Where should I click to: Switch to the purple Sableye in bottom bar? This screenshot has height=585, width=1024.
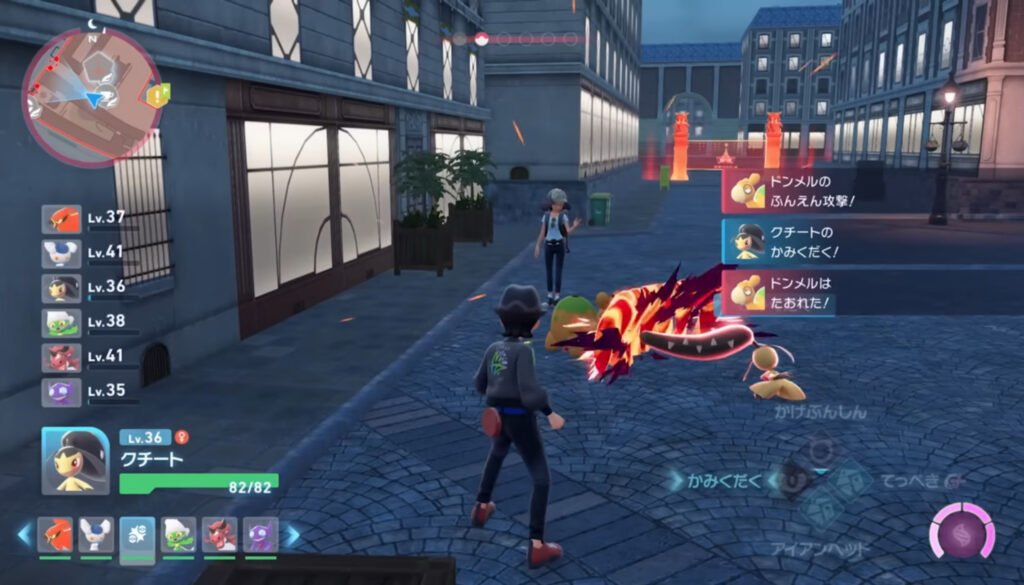click(x=260, y=535)
